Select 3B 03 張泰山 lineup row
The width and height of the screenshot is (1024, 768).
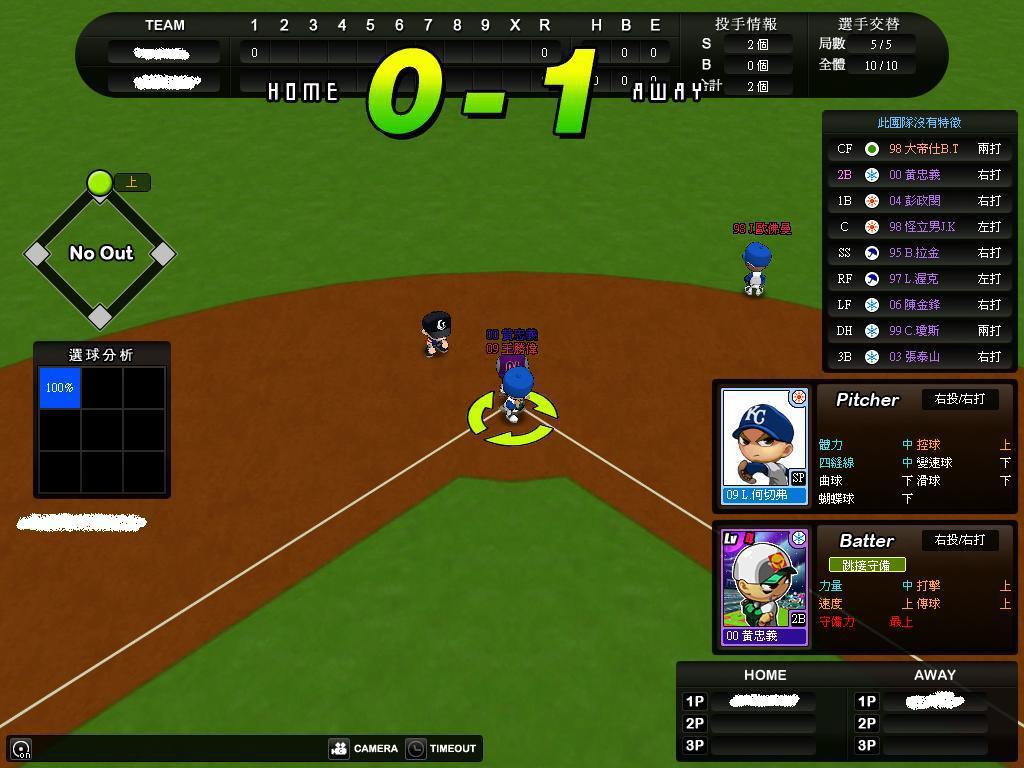pos(919,357)
